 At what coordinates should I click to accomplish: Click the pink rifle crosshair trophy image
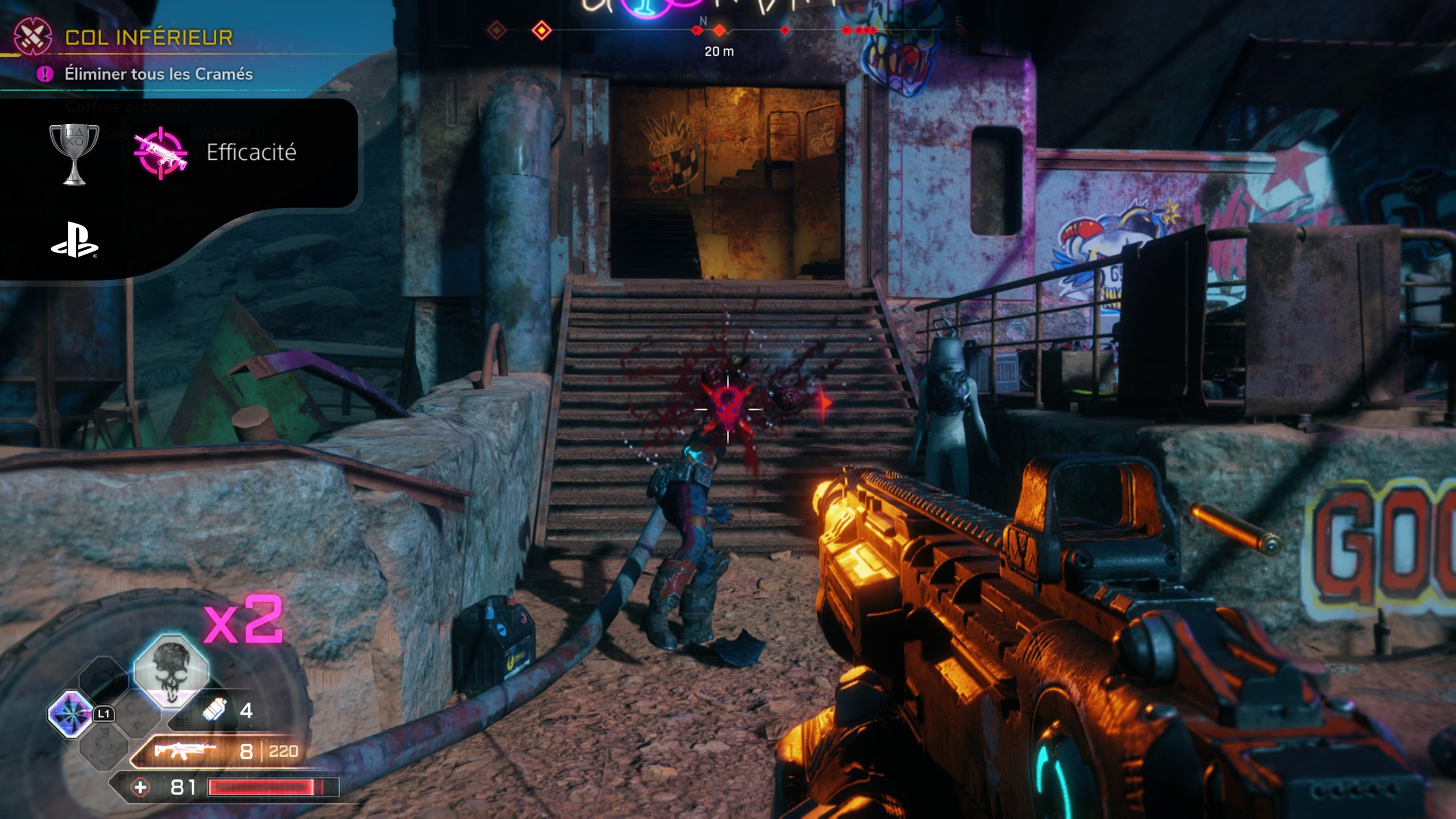pos(160,152)
